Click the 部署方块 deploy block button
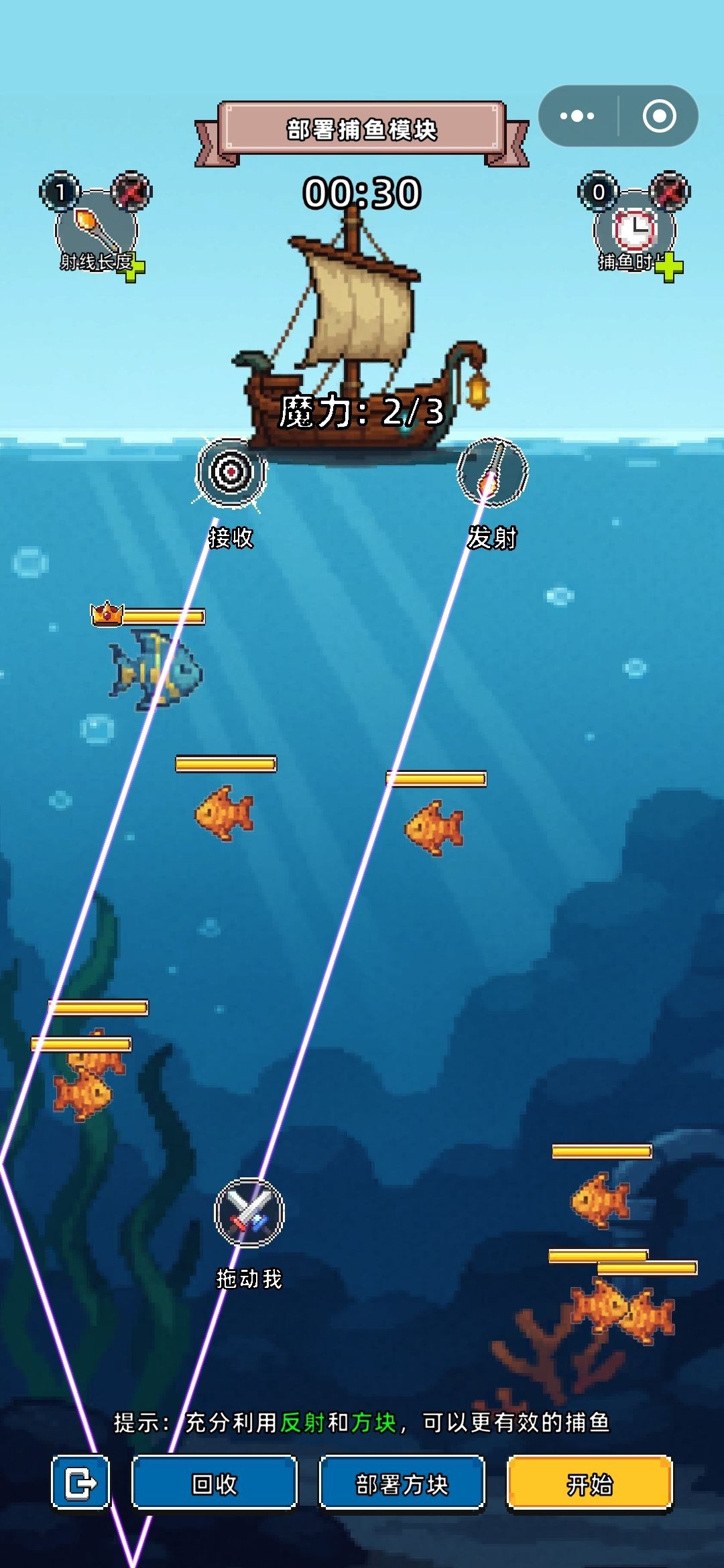 (402, 1484)
